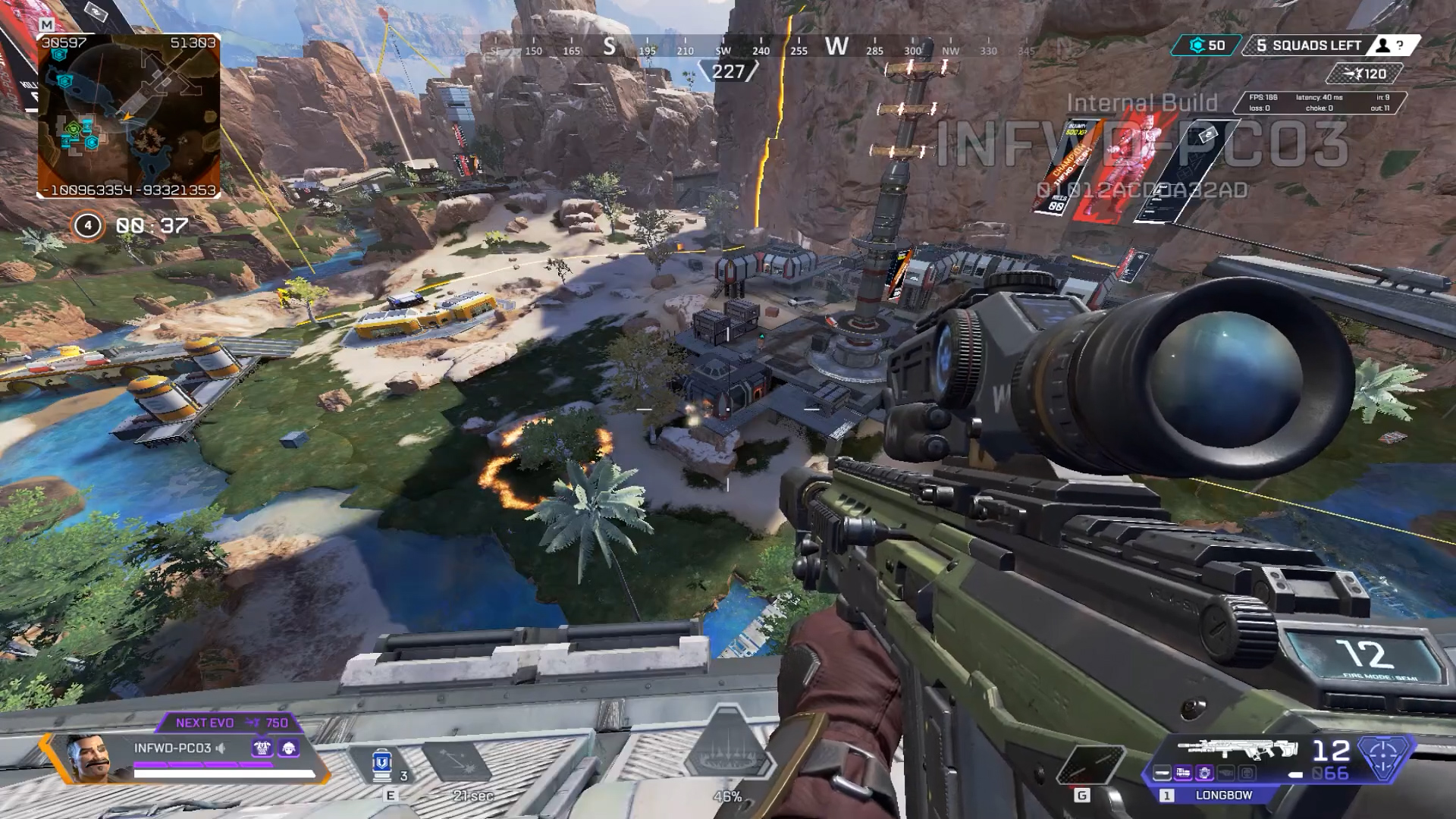Click the crafting materials 50 counter
Screen dimensions: 1456x819
[x=1207, y=45]
